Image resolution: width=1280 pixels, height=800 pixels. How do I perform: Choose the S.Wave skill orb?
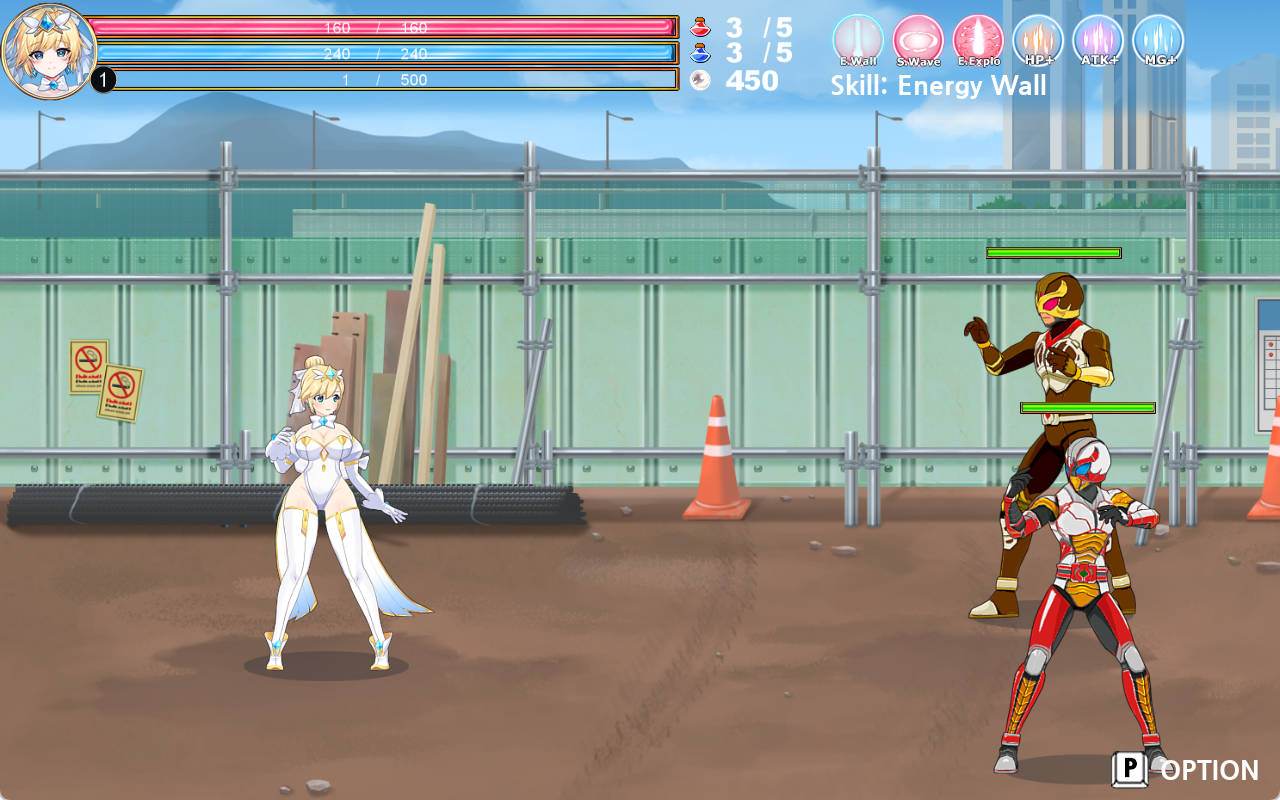coord(918,40)
